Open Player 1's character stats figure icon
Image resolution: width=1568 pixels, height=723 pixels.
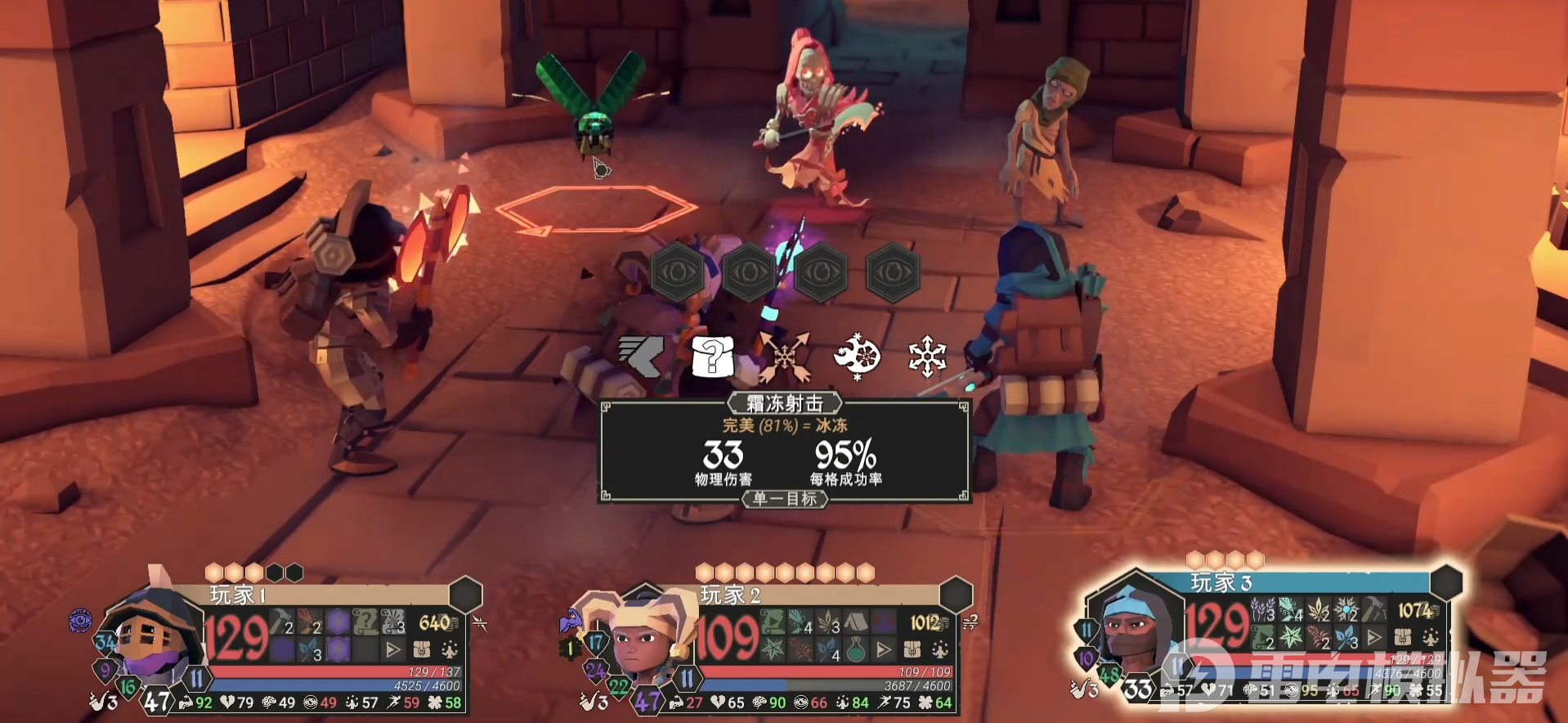pos(450,650)
